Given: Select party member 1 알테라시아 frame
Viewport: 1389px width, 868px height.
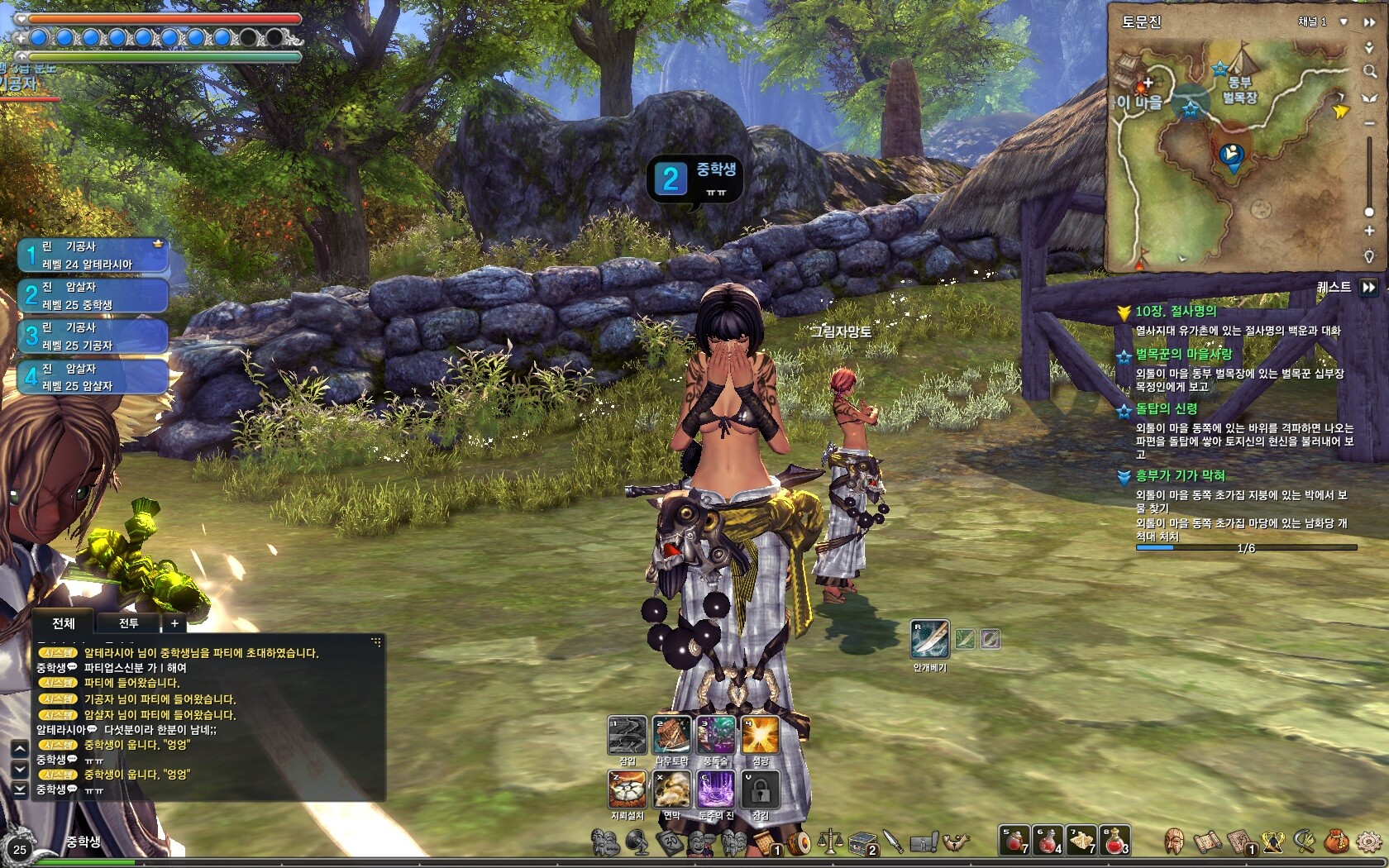Looking at the screenshot, I should click(x=93, y=255).
